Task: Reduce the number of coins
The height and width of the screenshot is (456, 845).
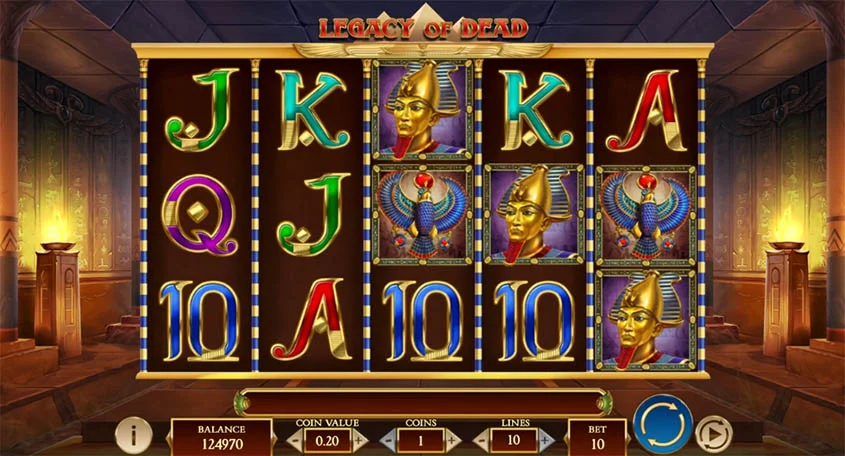Action: pos(386,439)
